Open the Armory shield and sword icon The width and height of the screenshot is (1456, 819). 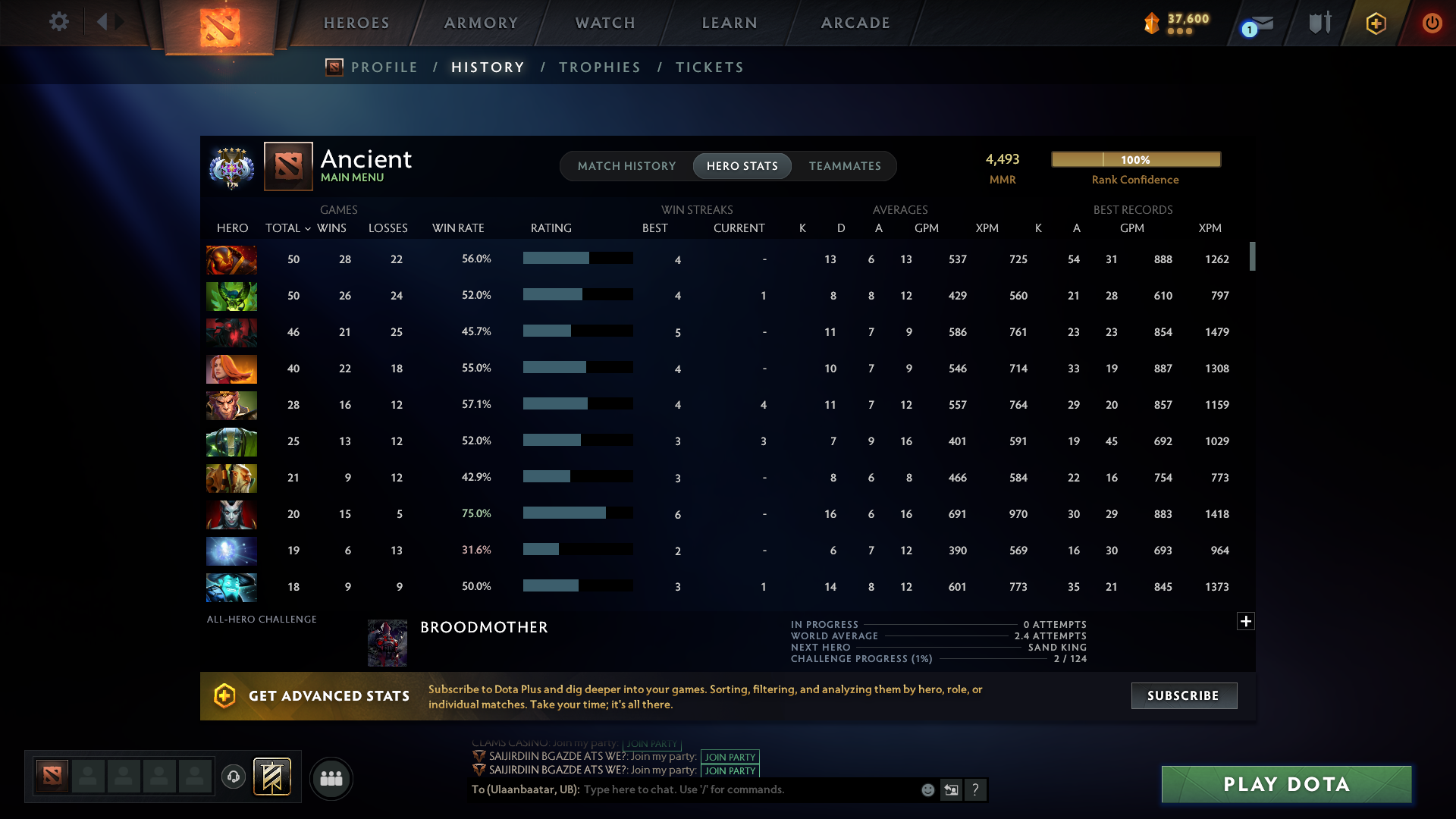click(1318, 23)
